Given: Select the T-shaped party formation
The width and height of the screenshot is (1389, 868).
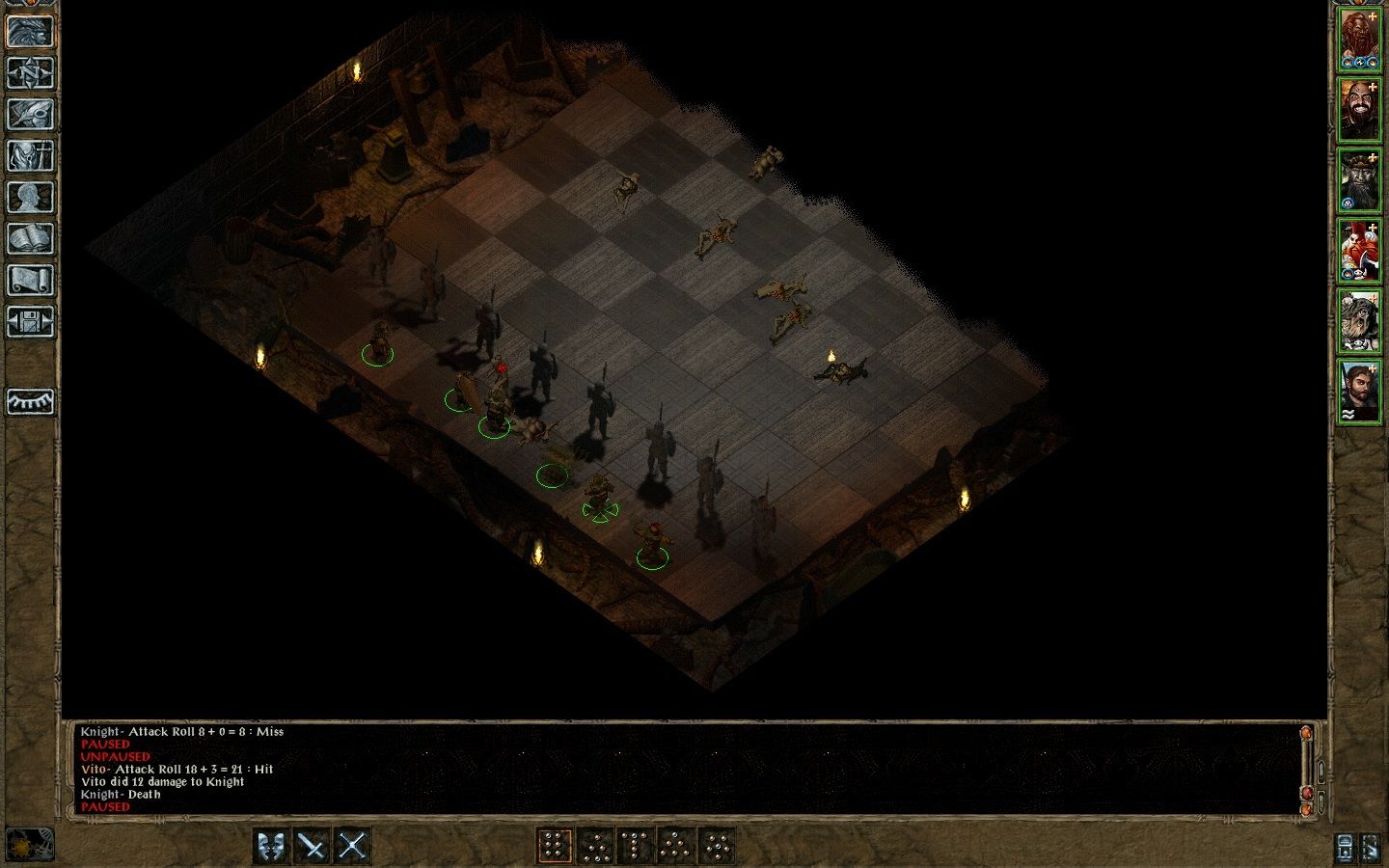Looking at the screenshot, I should 634,844.
